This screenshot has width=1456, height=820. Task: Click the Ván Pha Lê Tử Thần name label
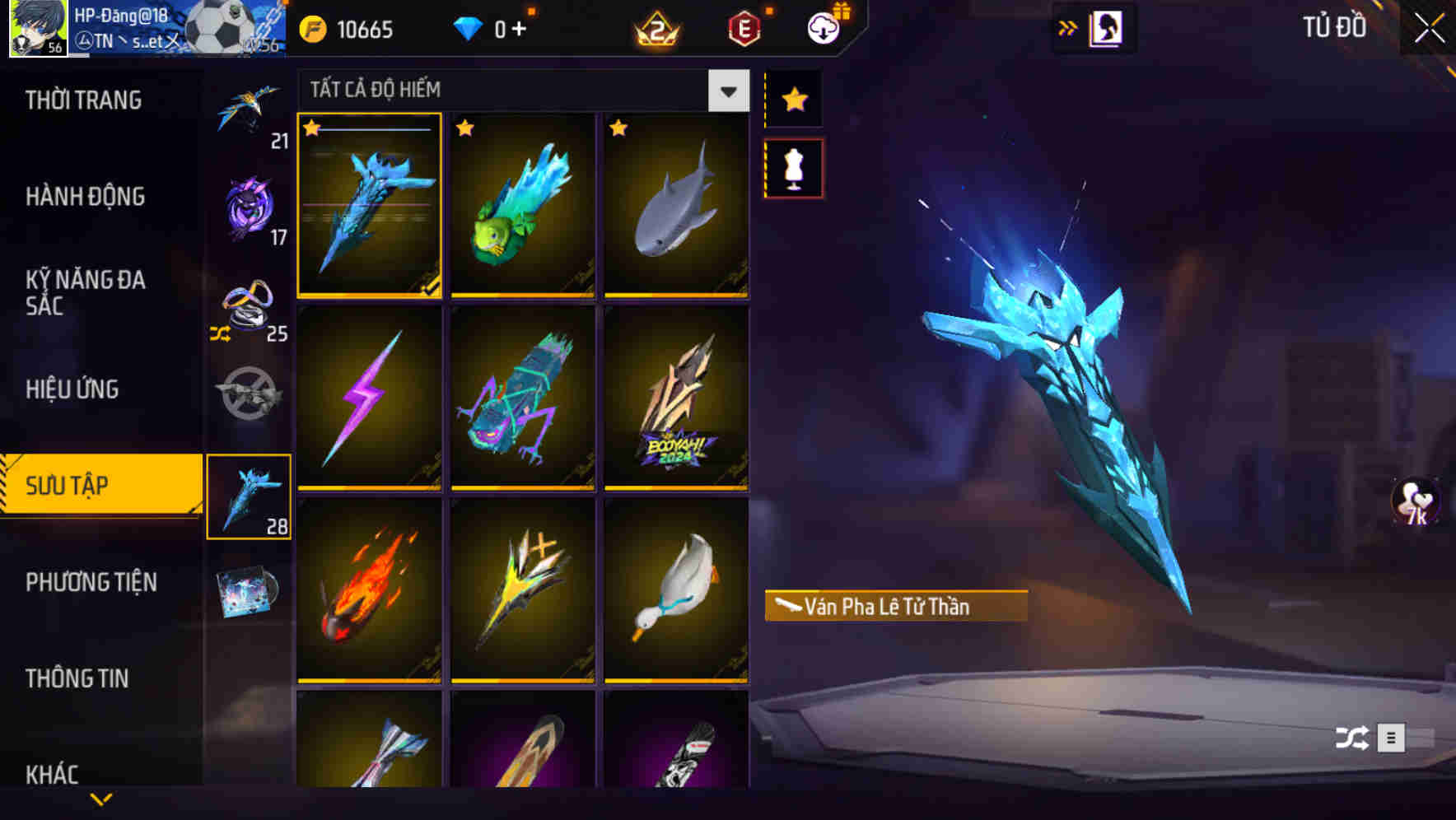(x=895, y=607)
